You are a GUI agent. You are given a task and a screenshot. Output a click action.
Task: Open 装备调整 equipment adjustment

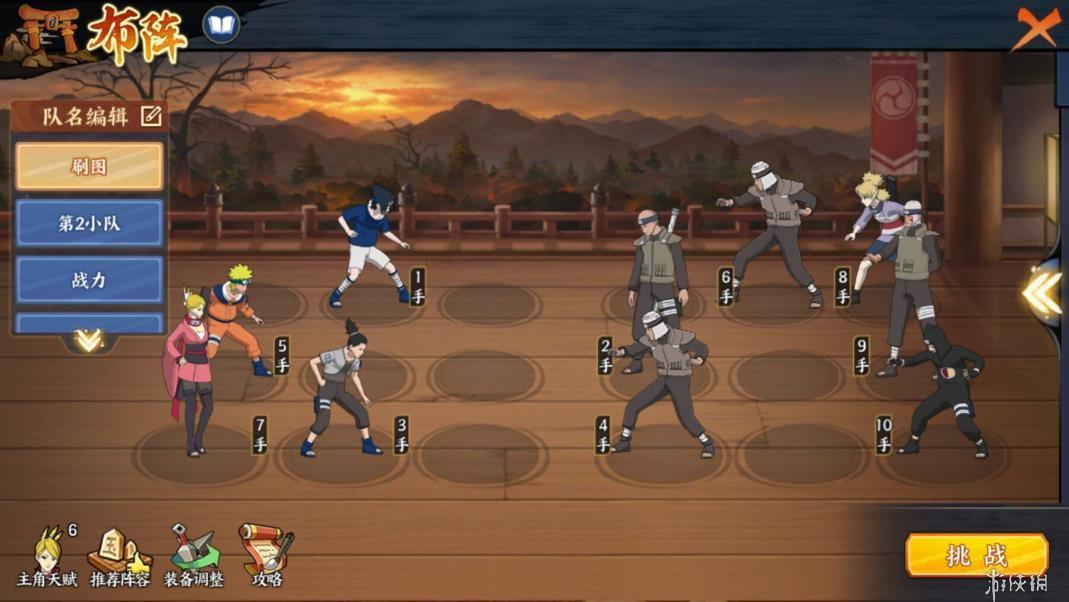[193, 556]
